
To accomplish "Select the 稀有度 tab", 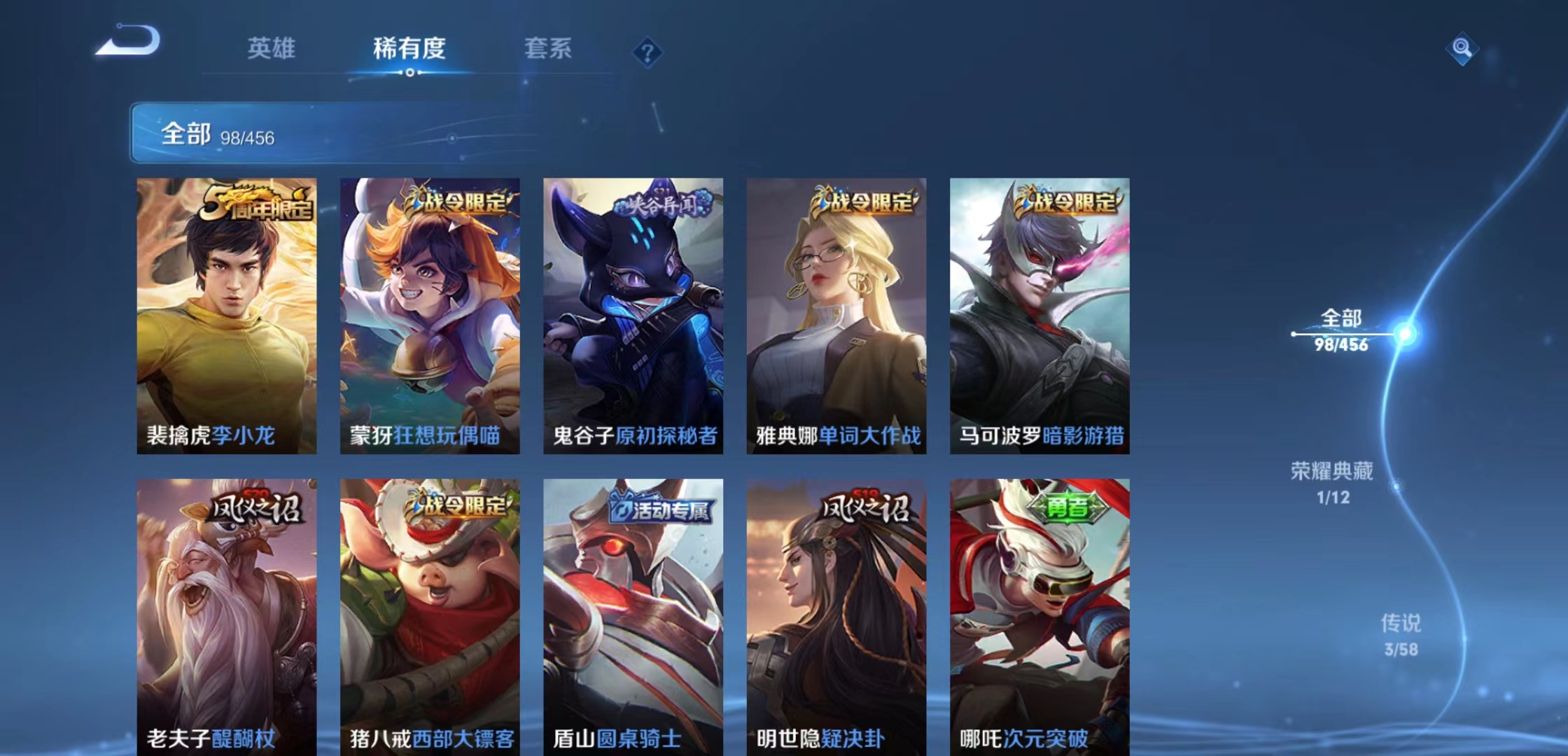I will click(407, 49).
